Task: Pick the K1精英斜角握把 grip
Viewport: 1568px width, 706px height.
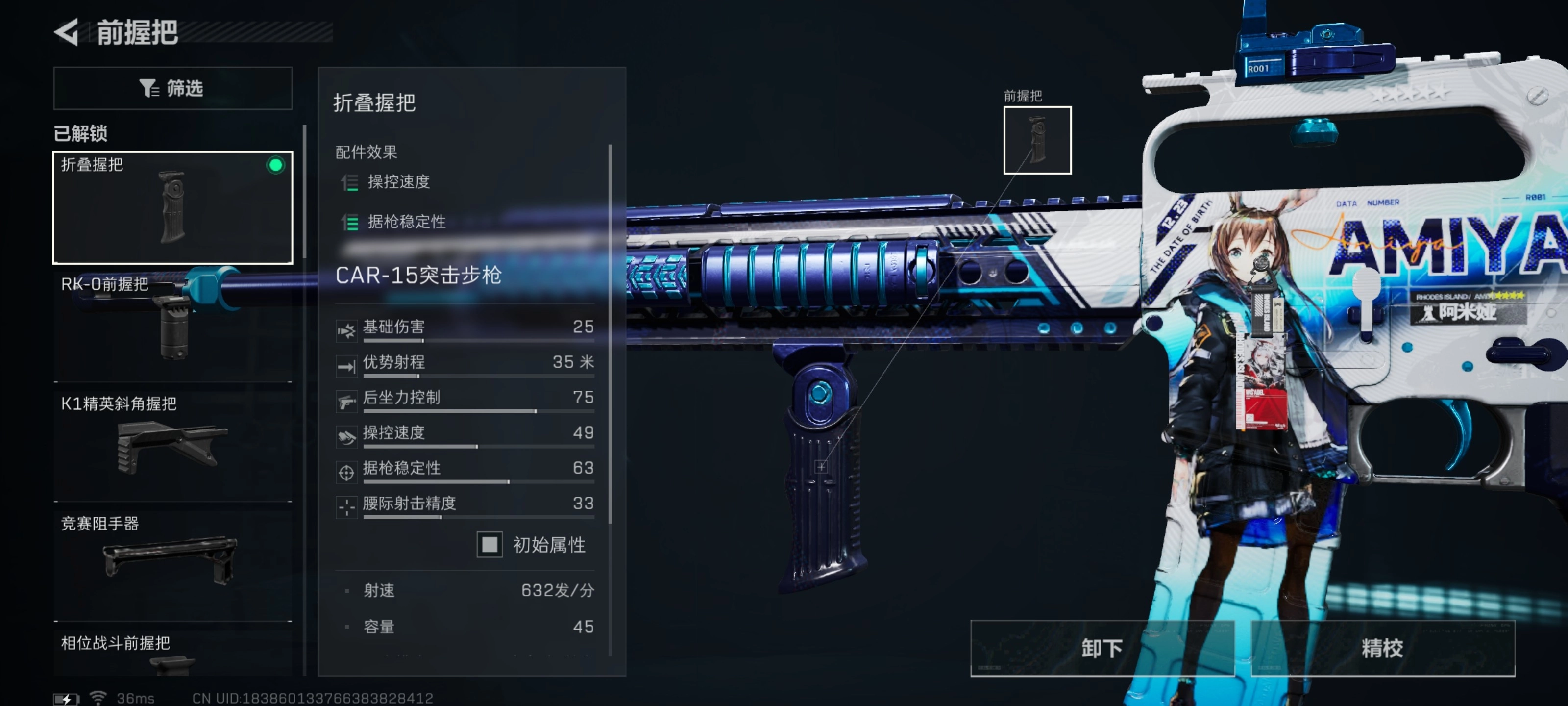Action: coord(172,445)
